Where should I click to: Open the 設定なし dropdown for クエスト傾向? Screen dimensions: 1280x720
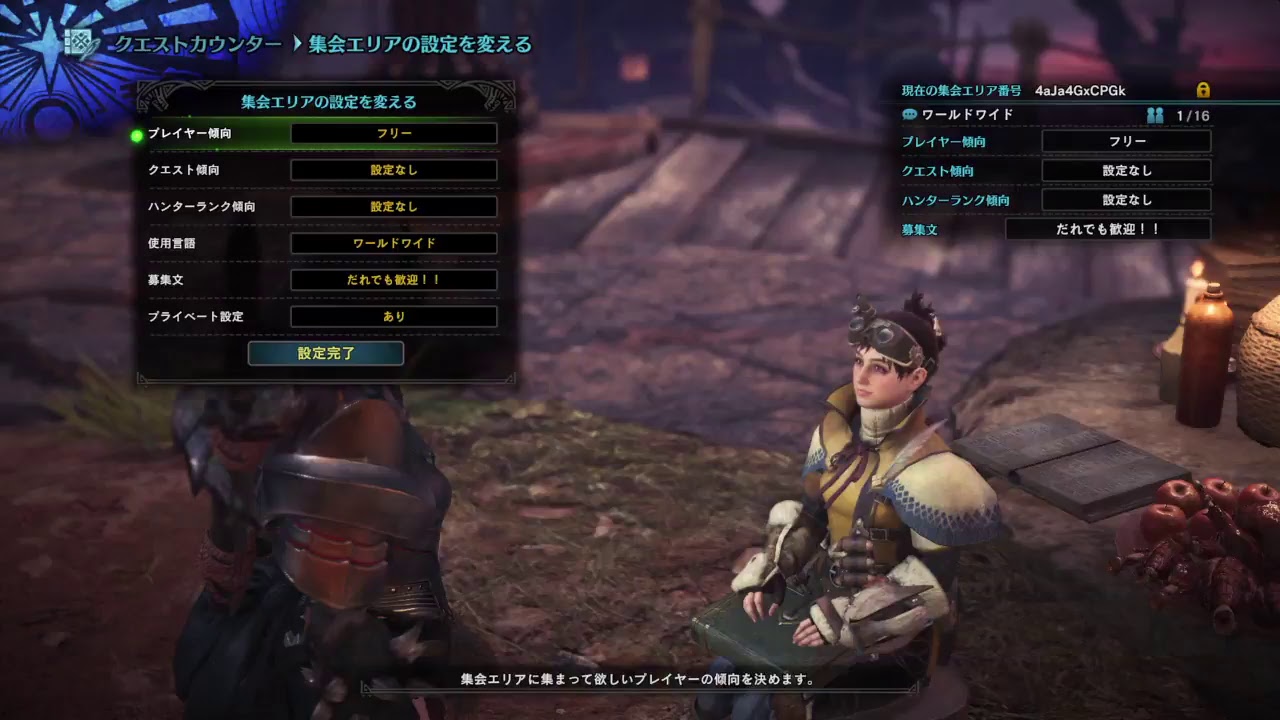[x=394, y=169]
